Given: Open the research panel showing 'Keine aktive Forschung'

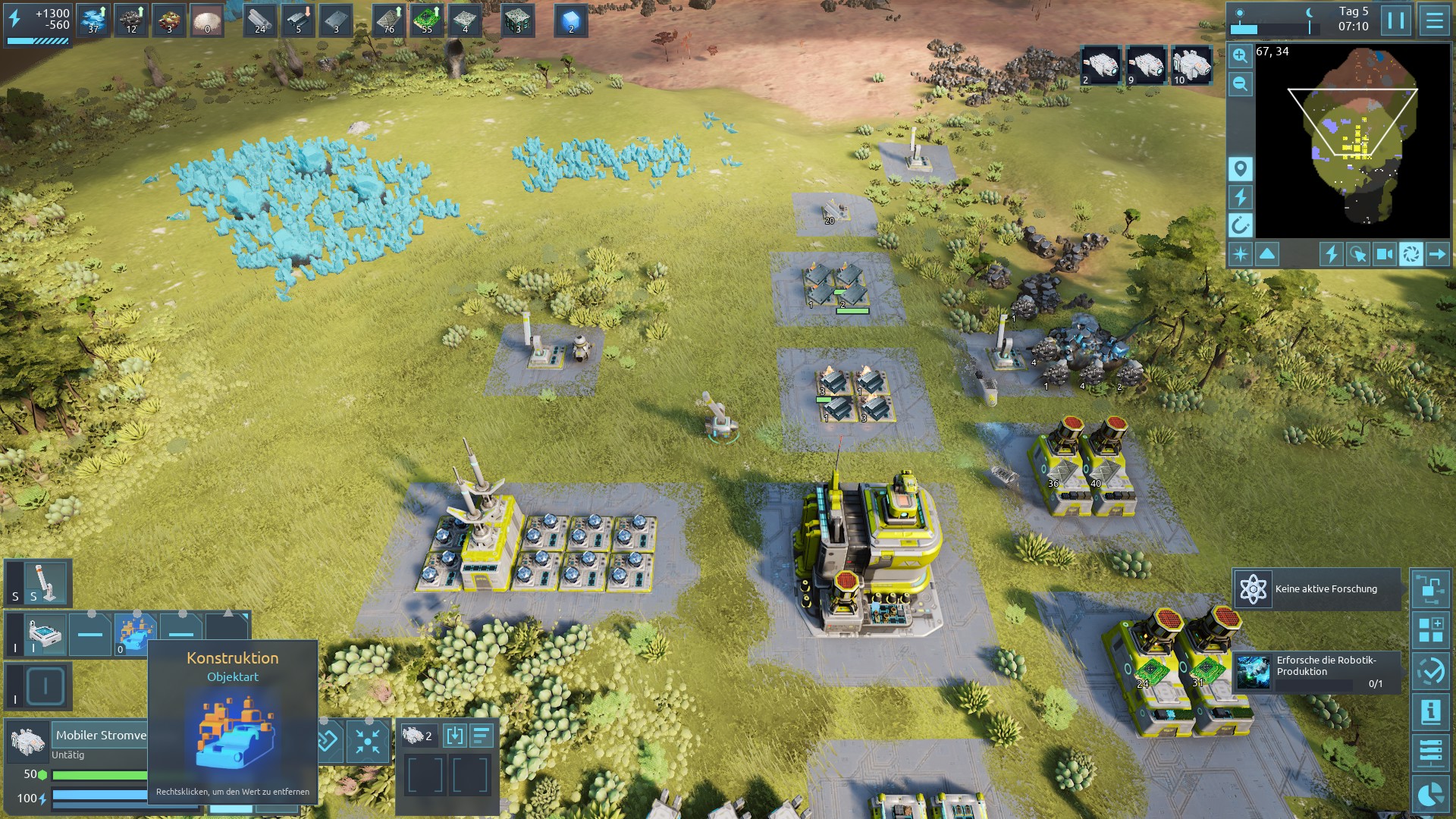Looking at the screenshot, I should click(x=1316, y=589).
